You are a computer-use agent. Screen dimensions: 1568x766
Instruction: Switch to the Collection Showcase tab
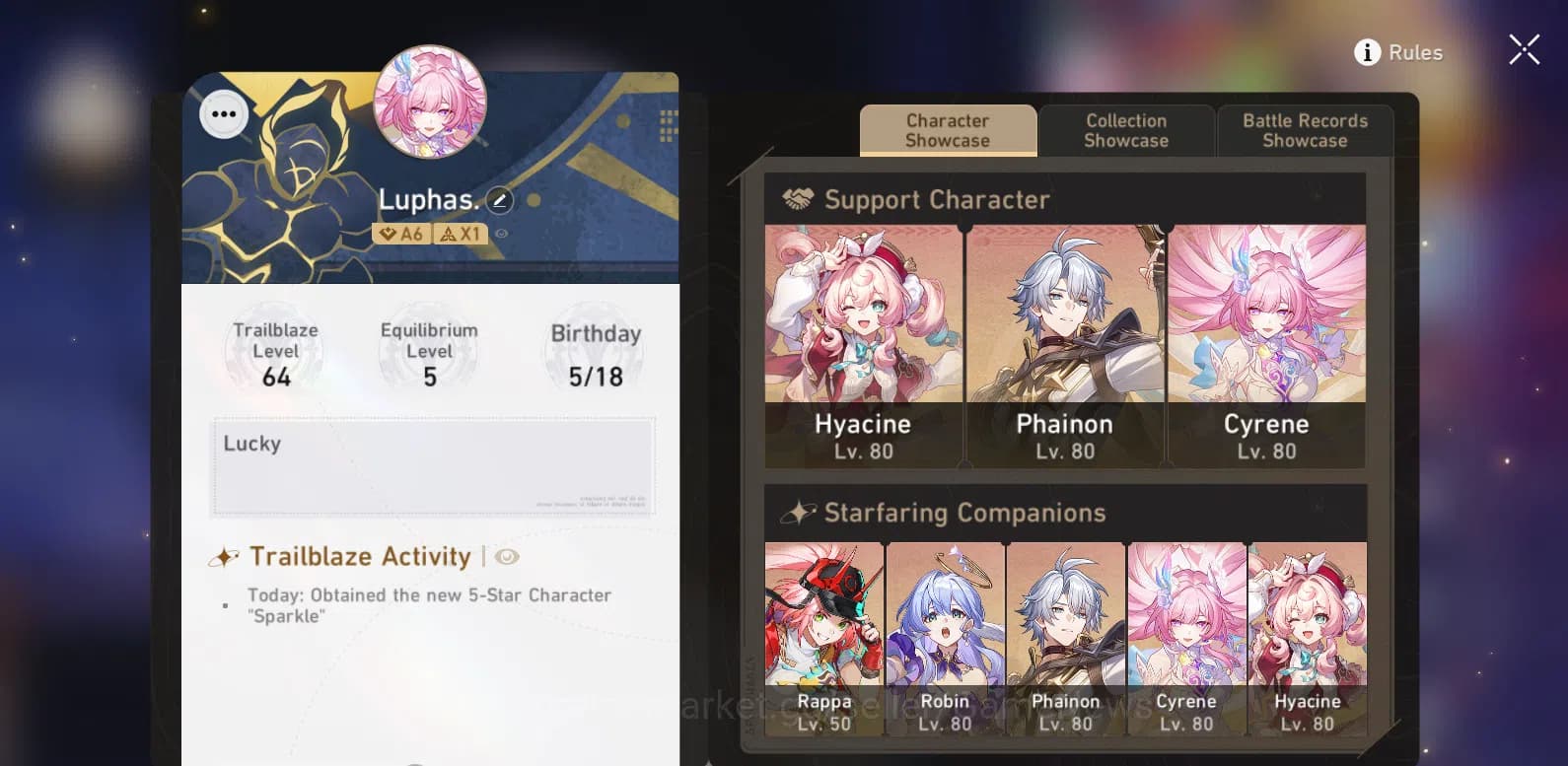pos(1126,130)
